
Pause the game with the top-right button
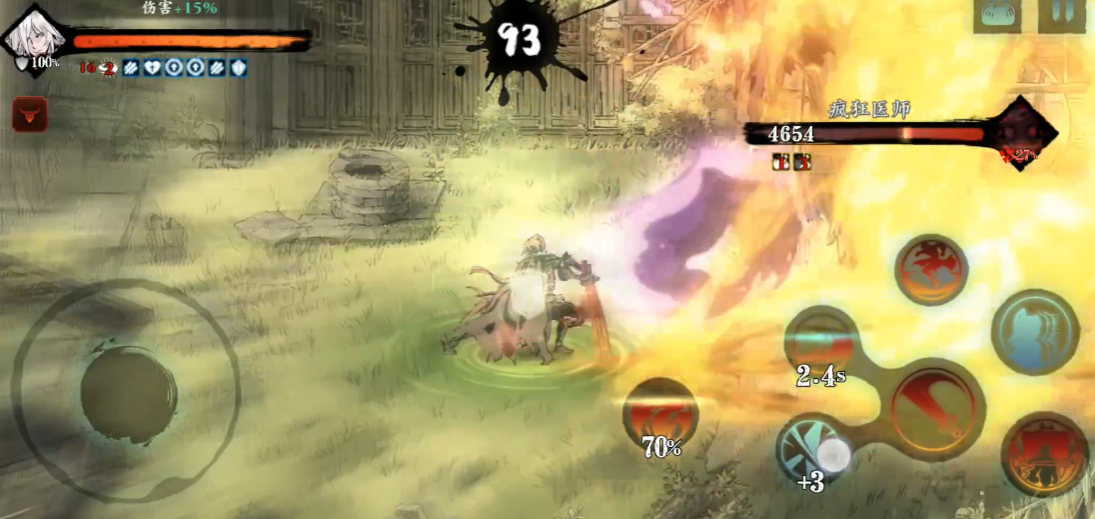1060,15
